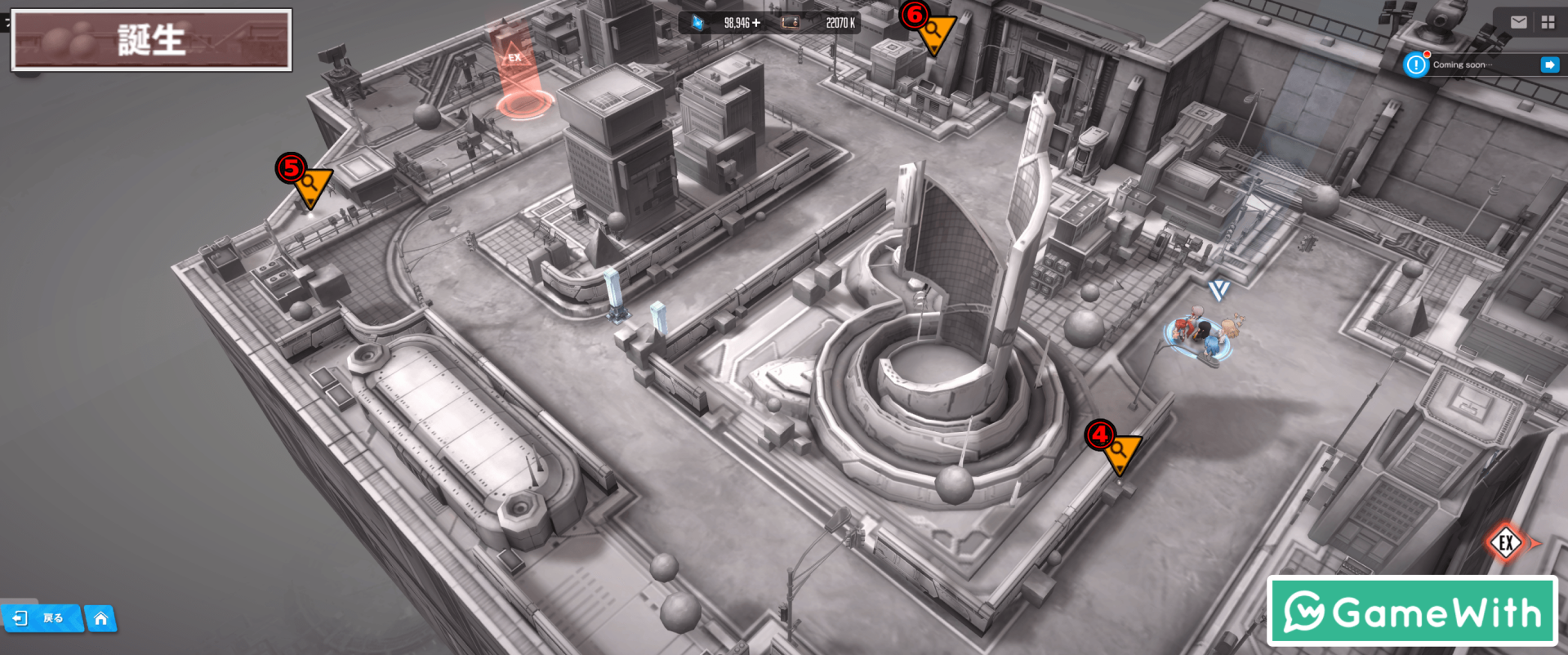The image size is (1568, 655).
Task: Go to the home screen via house icon
Action: click(x=100, y=618)
